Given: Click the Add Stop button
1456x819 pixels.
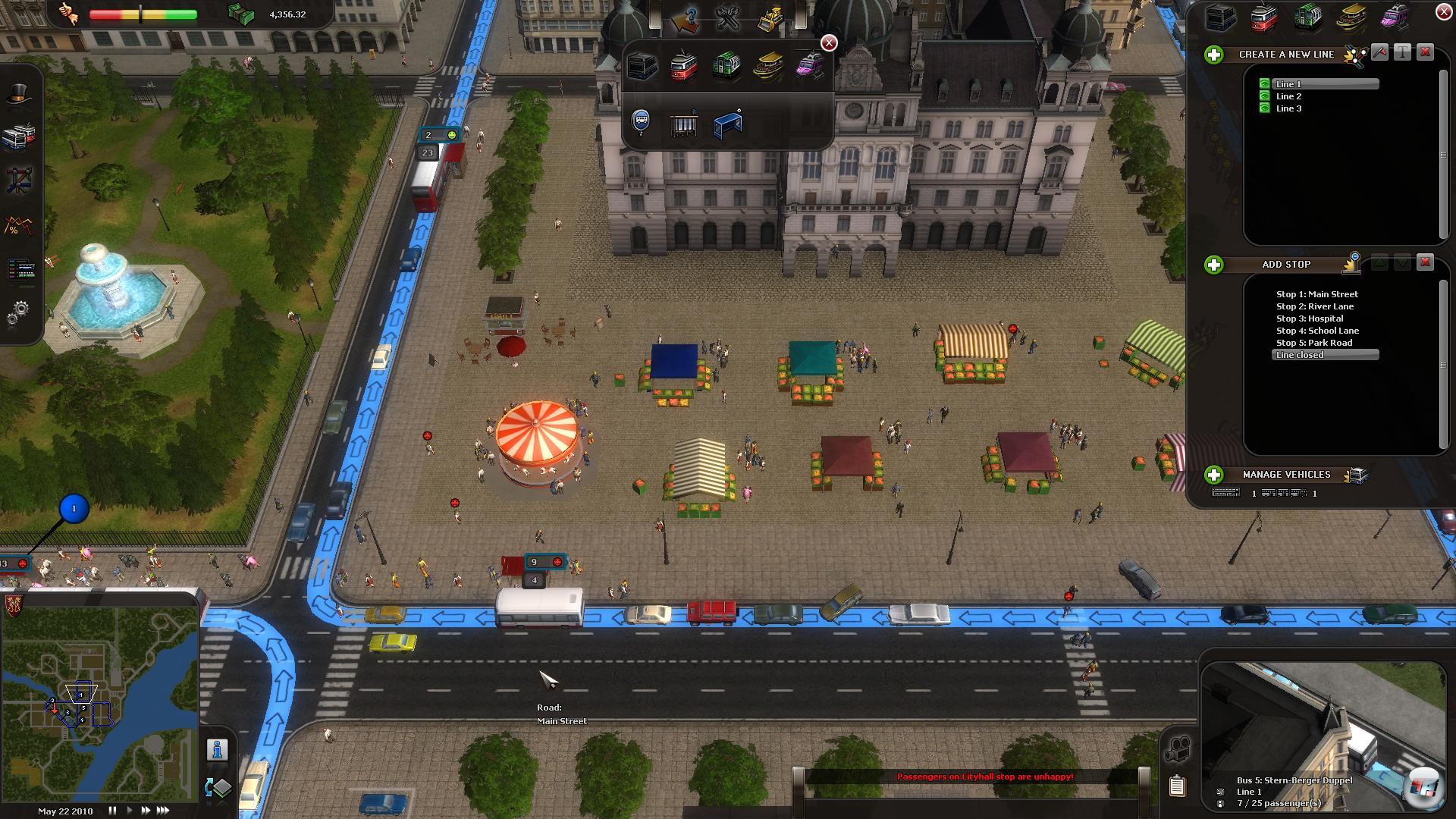Looking at the screenshot, I should 1214,265.
